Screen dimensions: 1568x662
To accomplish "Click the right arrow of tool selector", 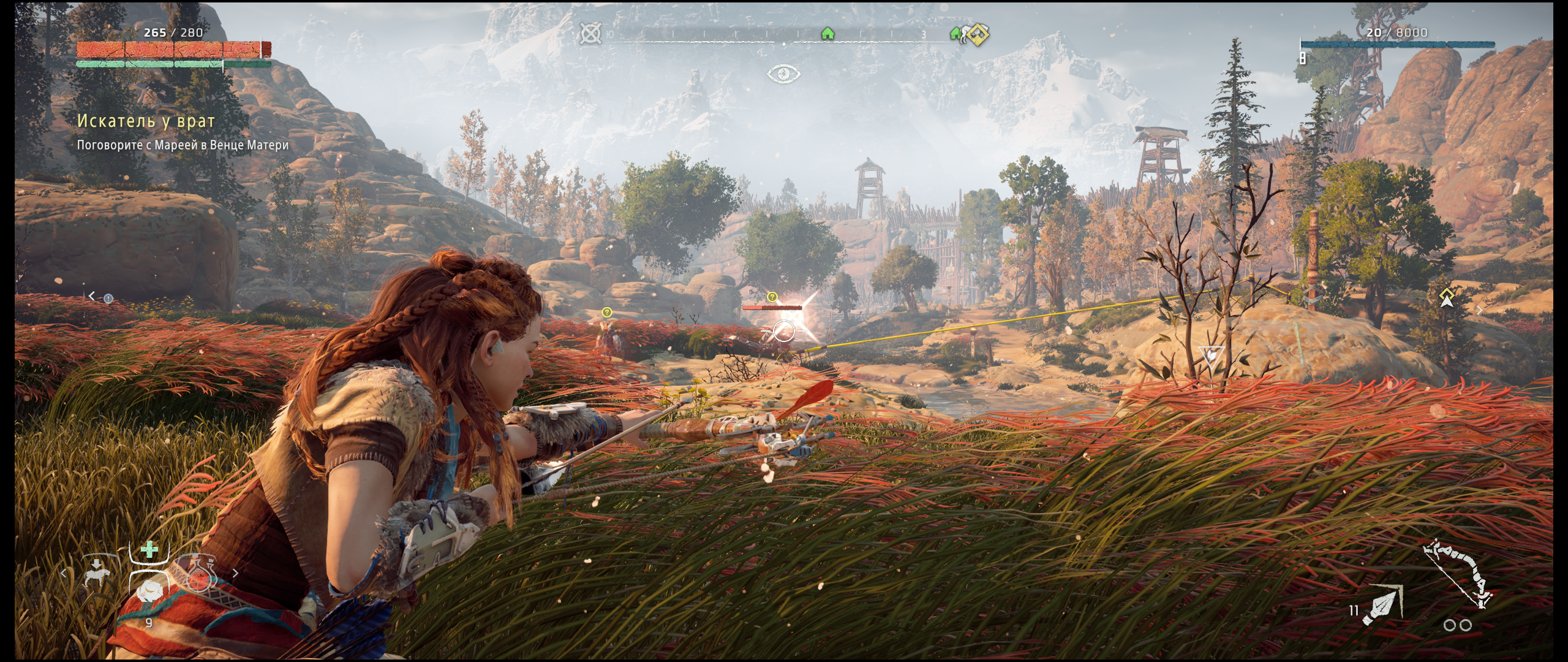I will pyautogui.click(x=235, y=574).
